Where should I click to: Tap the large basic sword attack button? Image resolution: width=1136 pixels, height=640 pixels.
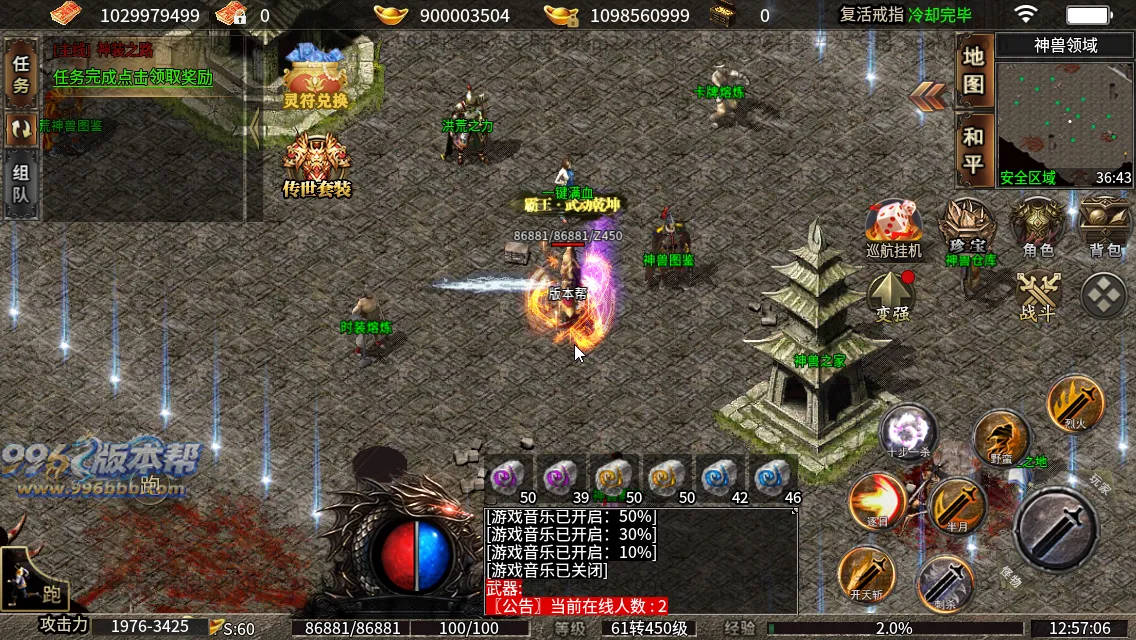[1056, 529]
